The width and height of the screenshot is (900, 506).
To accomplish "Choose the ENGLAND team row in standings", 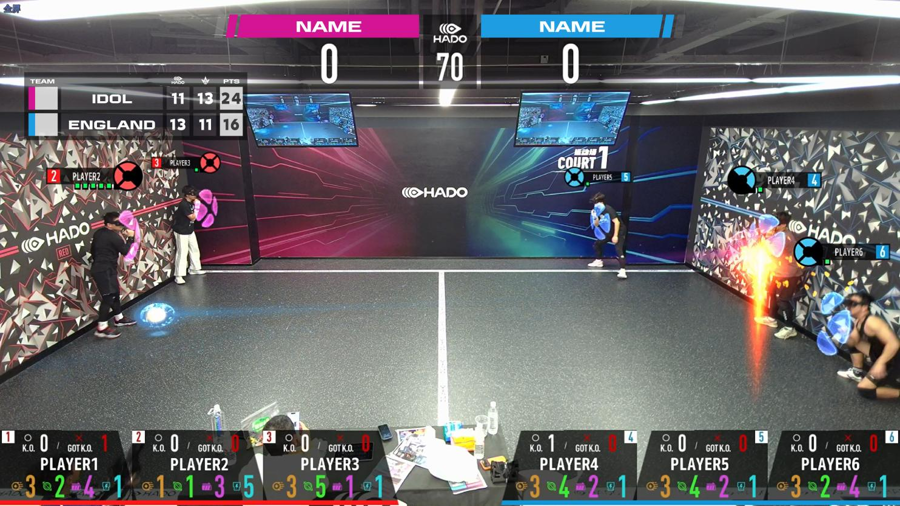I will [135, 125].
